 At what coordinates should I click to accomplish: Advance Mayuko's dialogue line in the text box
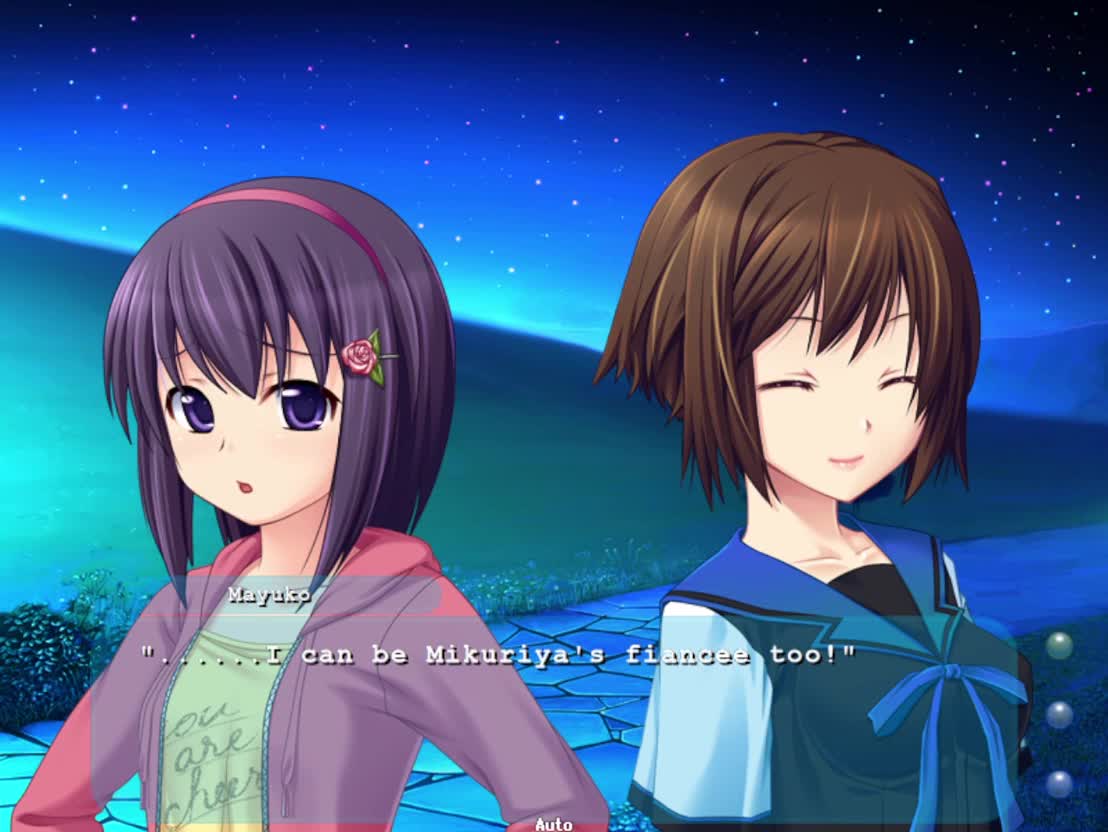498,656
